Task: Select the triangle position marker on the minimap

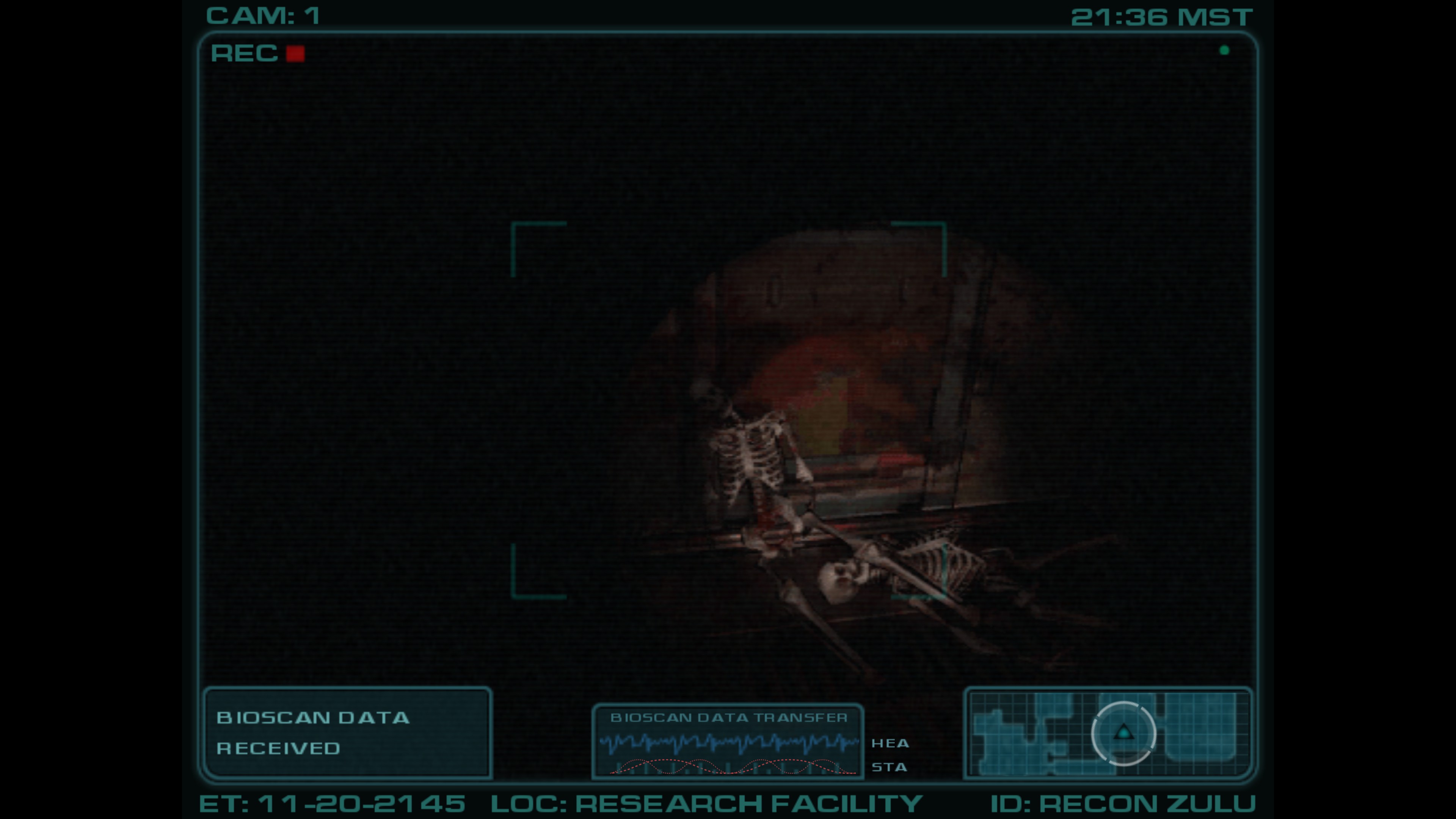Action: click(x=1123, y=733)
